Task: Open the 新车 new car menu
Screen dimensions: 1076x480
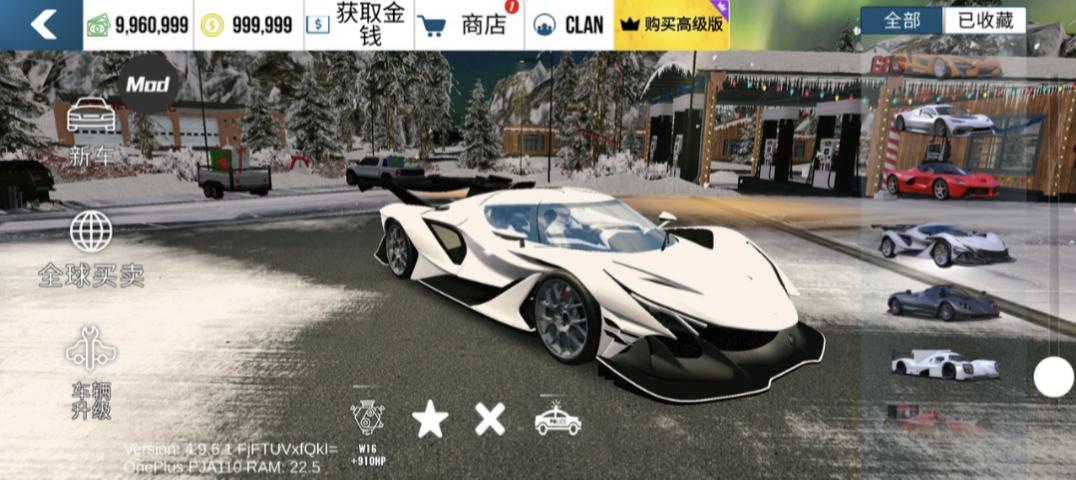Action: [91, 131]
